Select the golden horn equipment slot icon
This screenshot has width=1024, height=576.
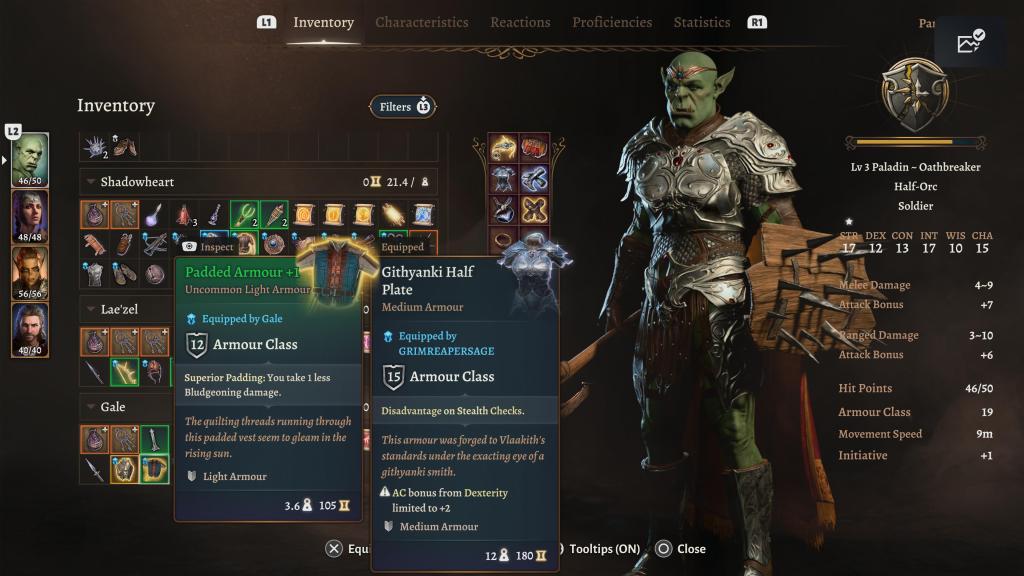coord(503,148)
